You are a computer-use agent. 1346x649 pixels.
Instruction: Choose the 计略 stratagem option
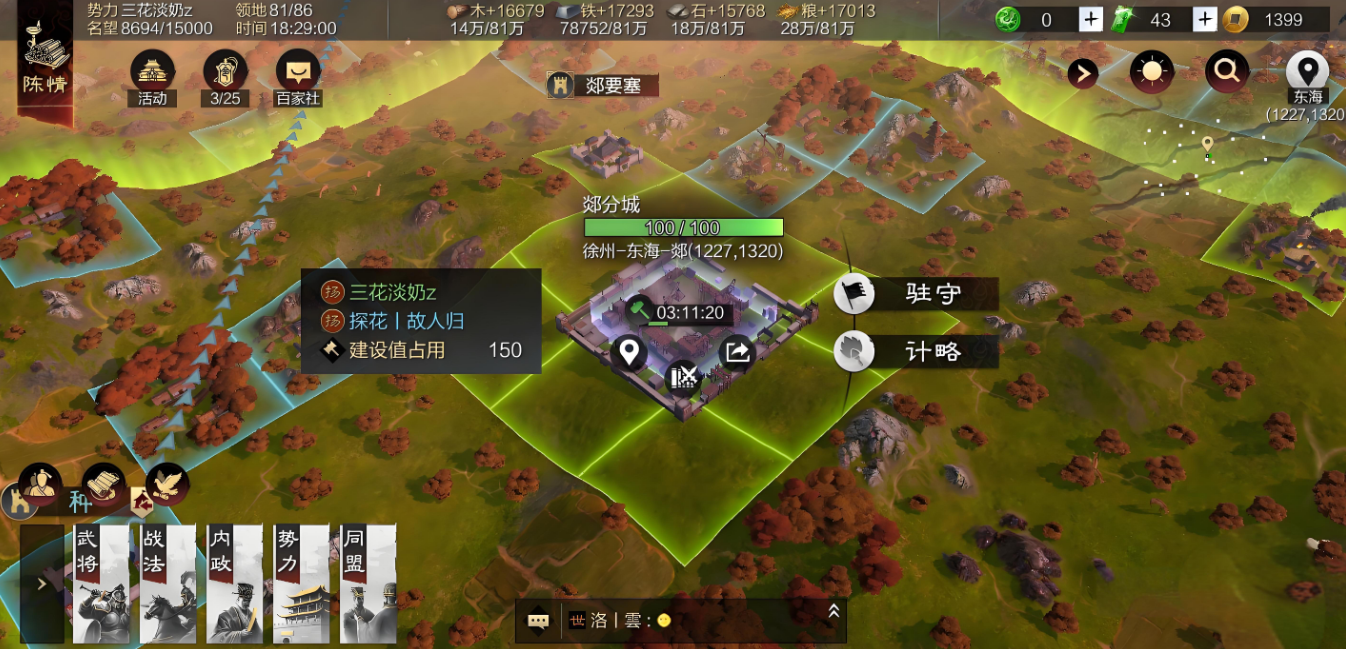[x=916, y=351]
